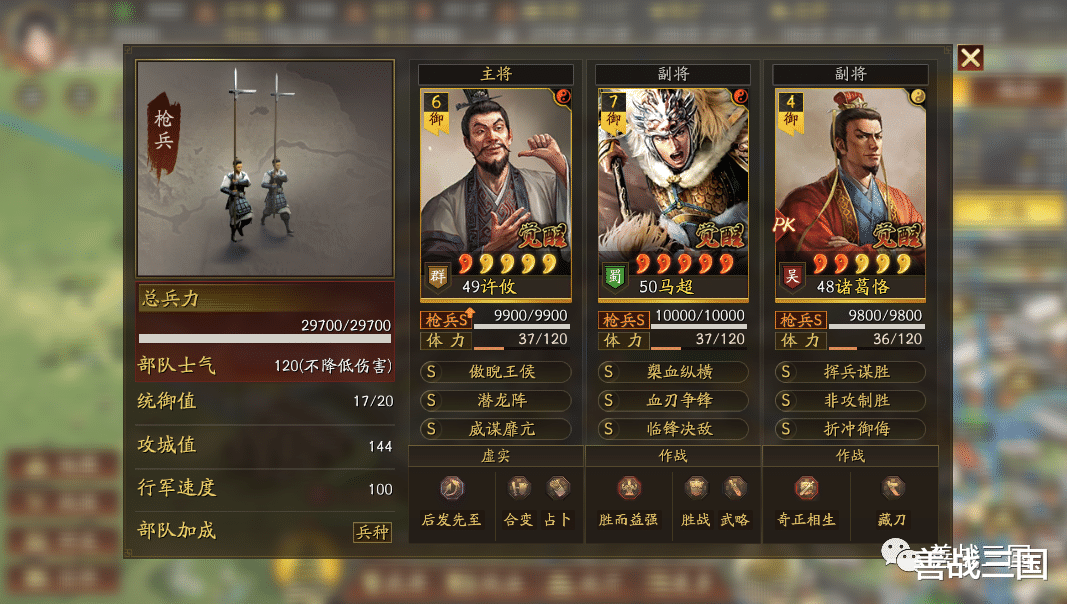Open the 潜龙阵 skill
Viewport: 1067px width, 604px height.
pyautogui.click(x=496, y=400)
